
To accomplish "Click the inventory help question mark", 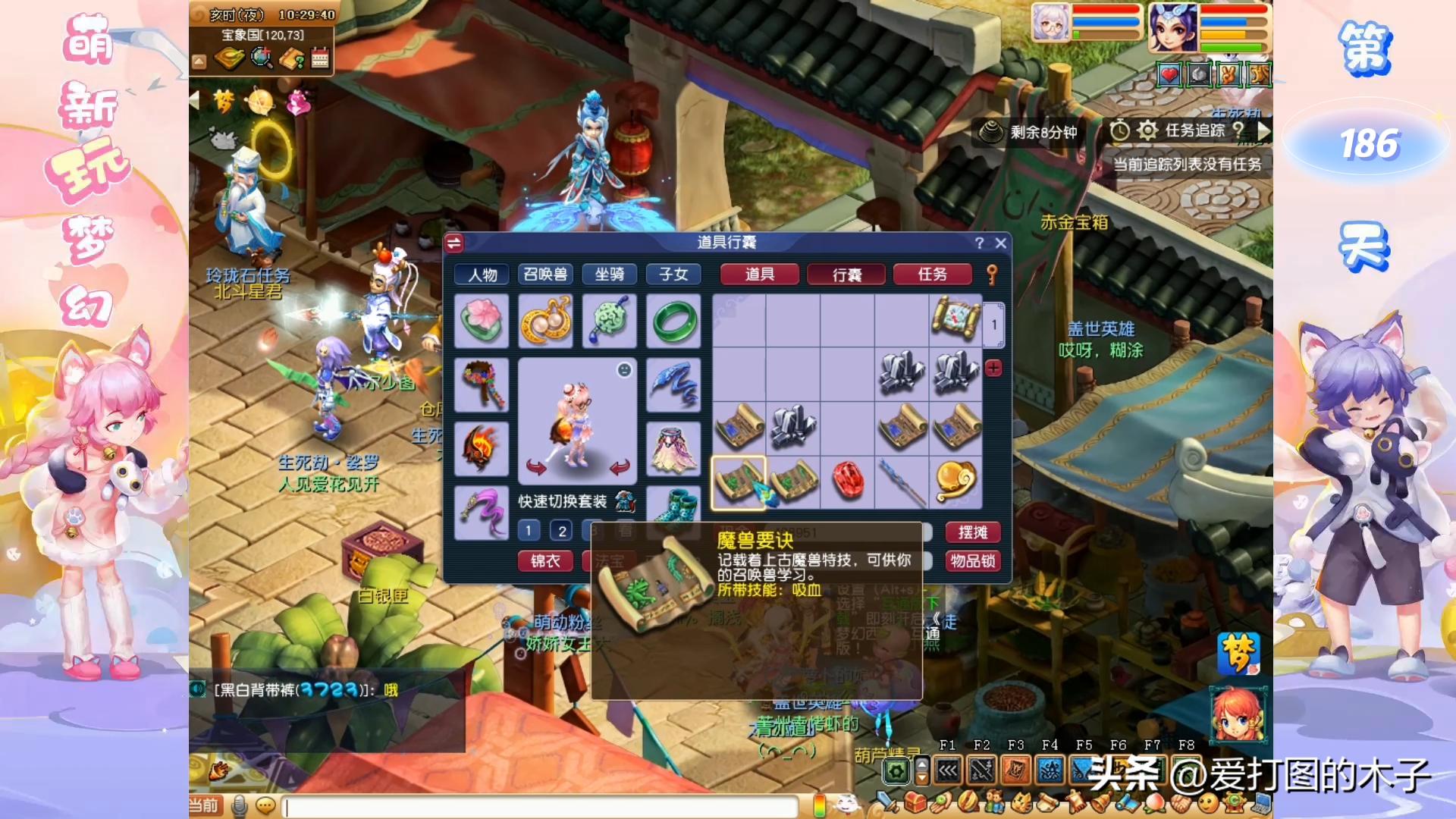I will [979, 243].
